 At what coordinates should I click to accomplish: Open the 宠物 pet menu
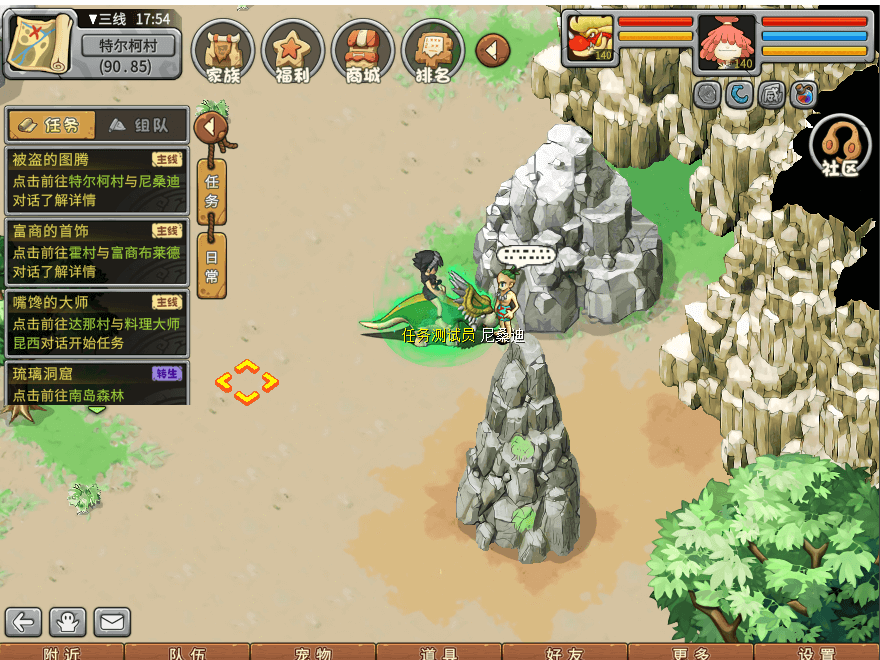pyautogui.click(x=313, y=653)
